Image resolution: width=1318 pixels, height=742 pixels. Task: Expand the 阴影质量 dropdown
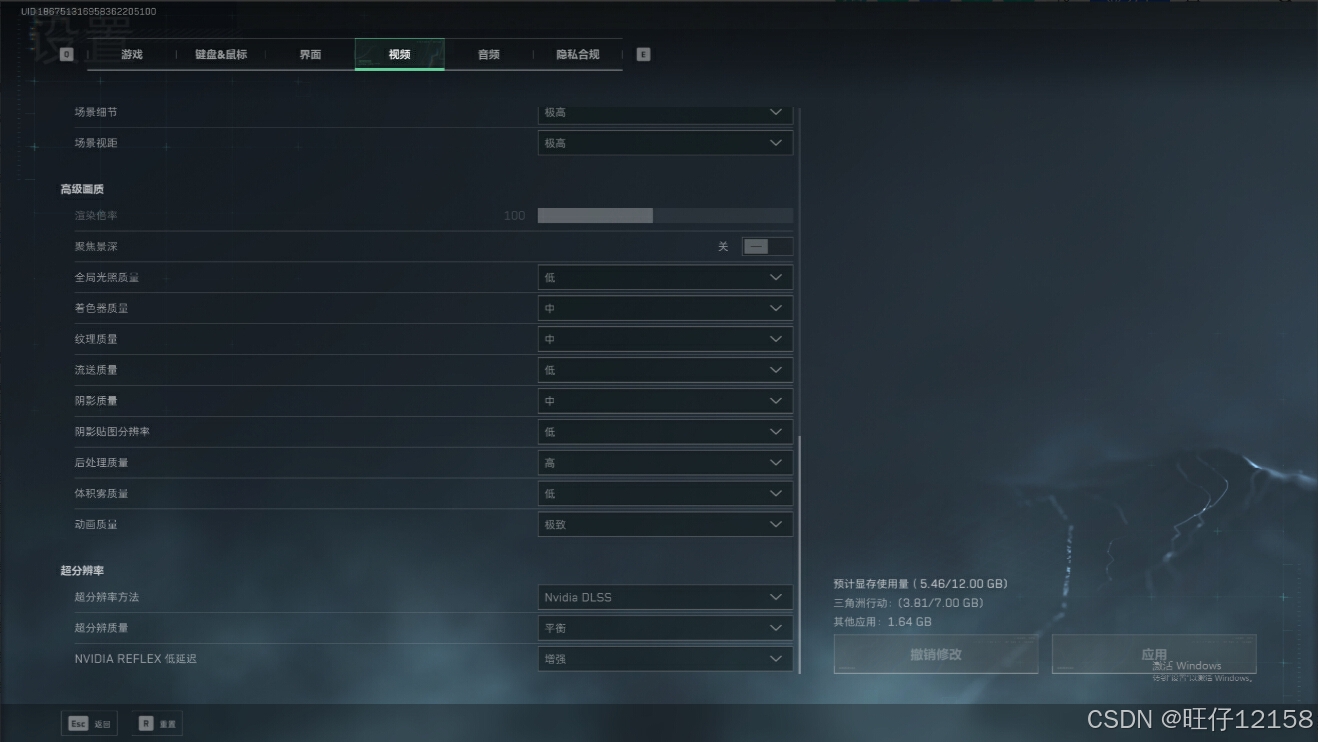click(665, 401)
